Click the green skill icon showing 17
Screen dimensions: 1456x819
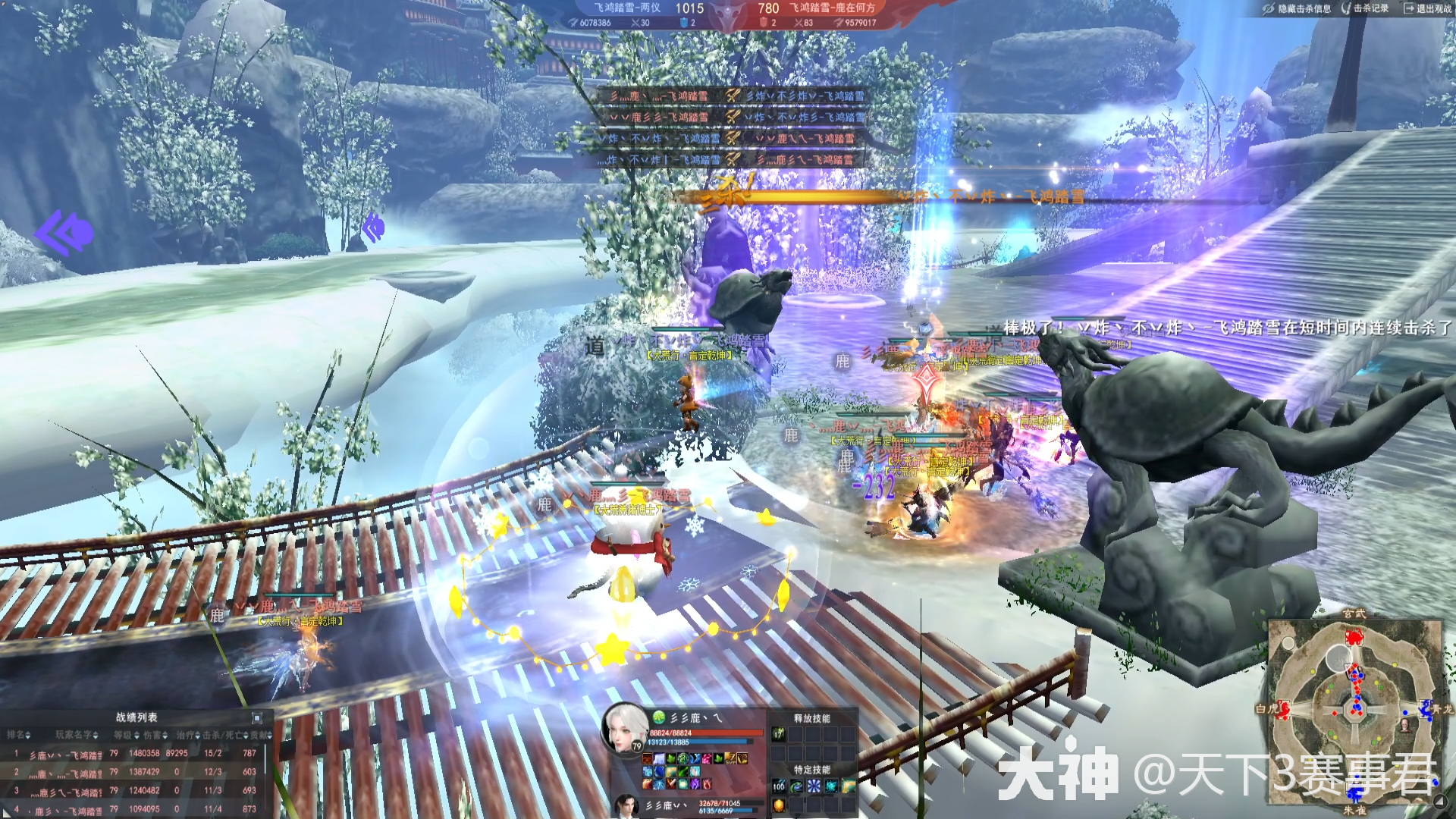(x=778, y=733)
